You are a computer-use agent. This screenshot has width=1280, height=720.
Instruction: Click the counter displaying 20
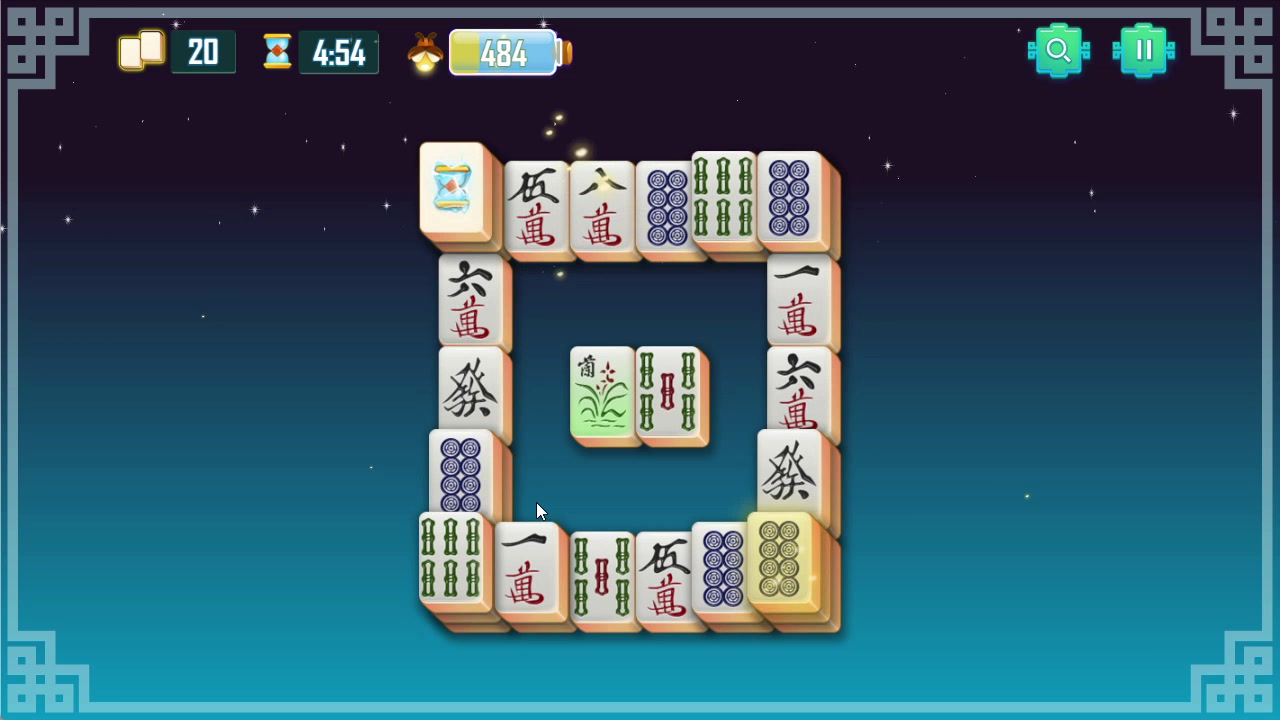pyautogui.click(x=204, y=51)
